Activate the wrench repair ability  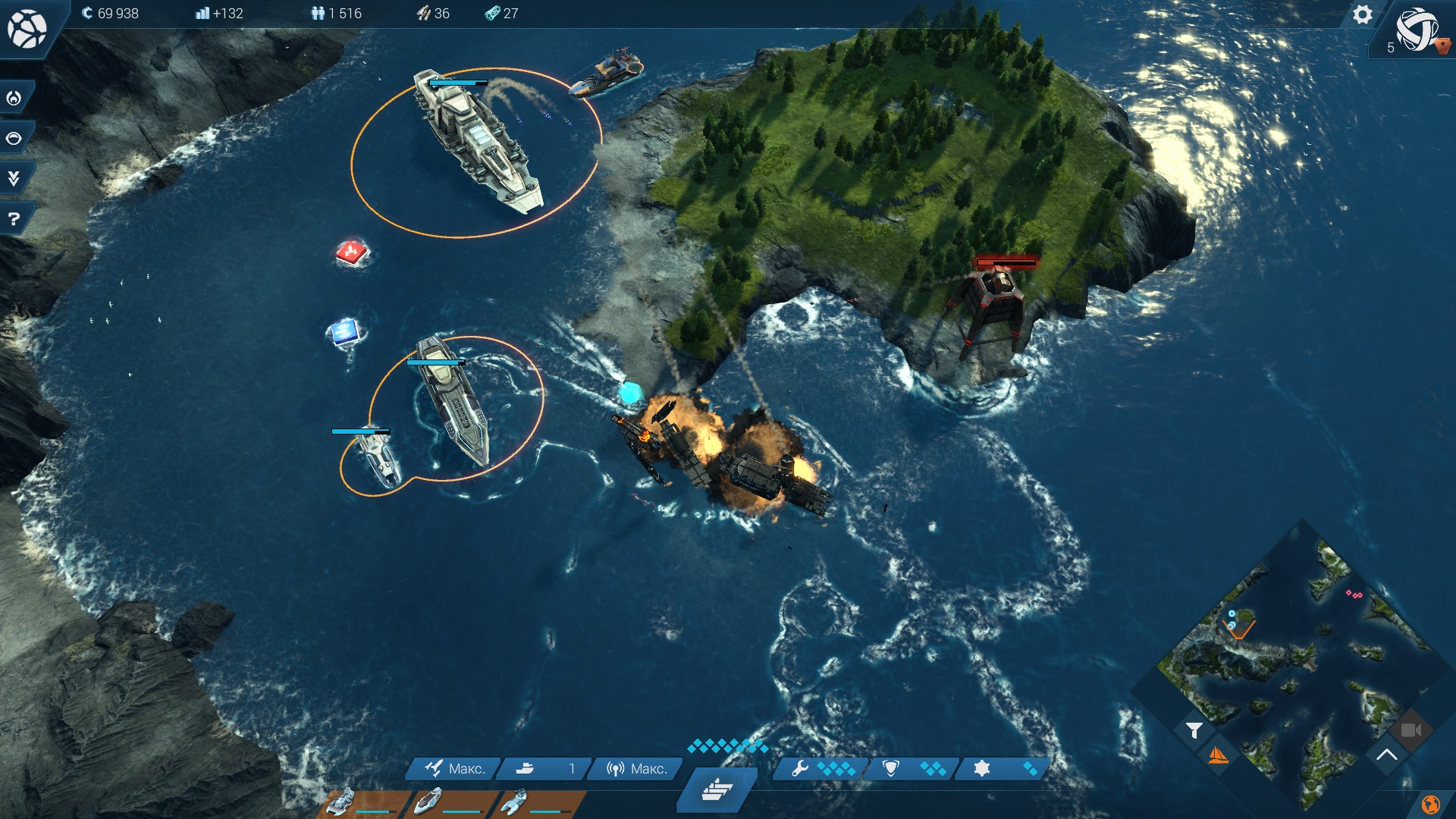click(821, 769)
